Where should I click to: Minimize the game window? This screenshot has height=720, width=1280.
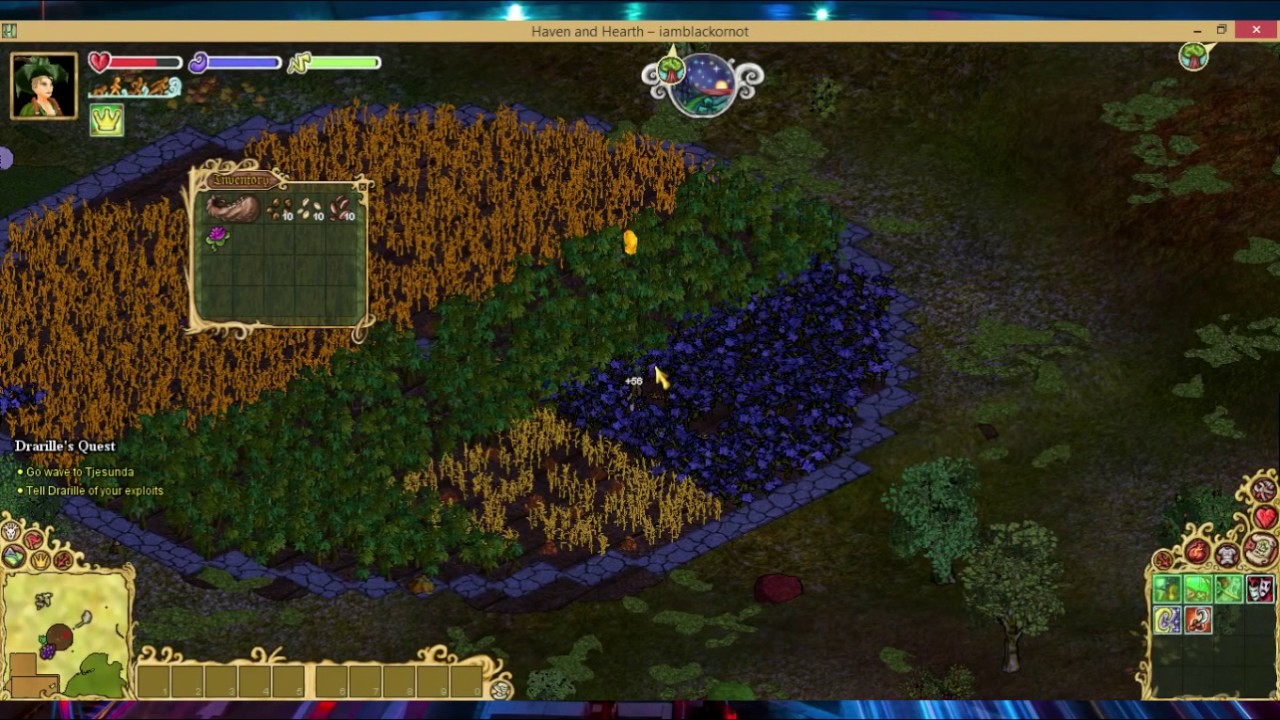[x=1197, y=31]
